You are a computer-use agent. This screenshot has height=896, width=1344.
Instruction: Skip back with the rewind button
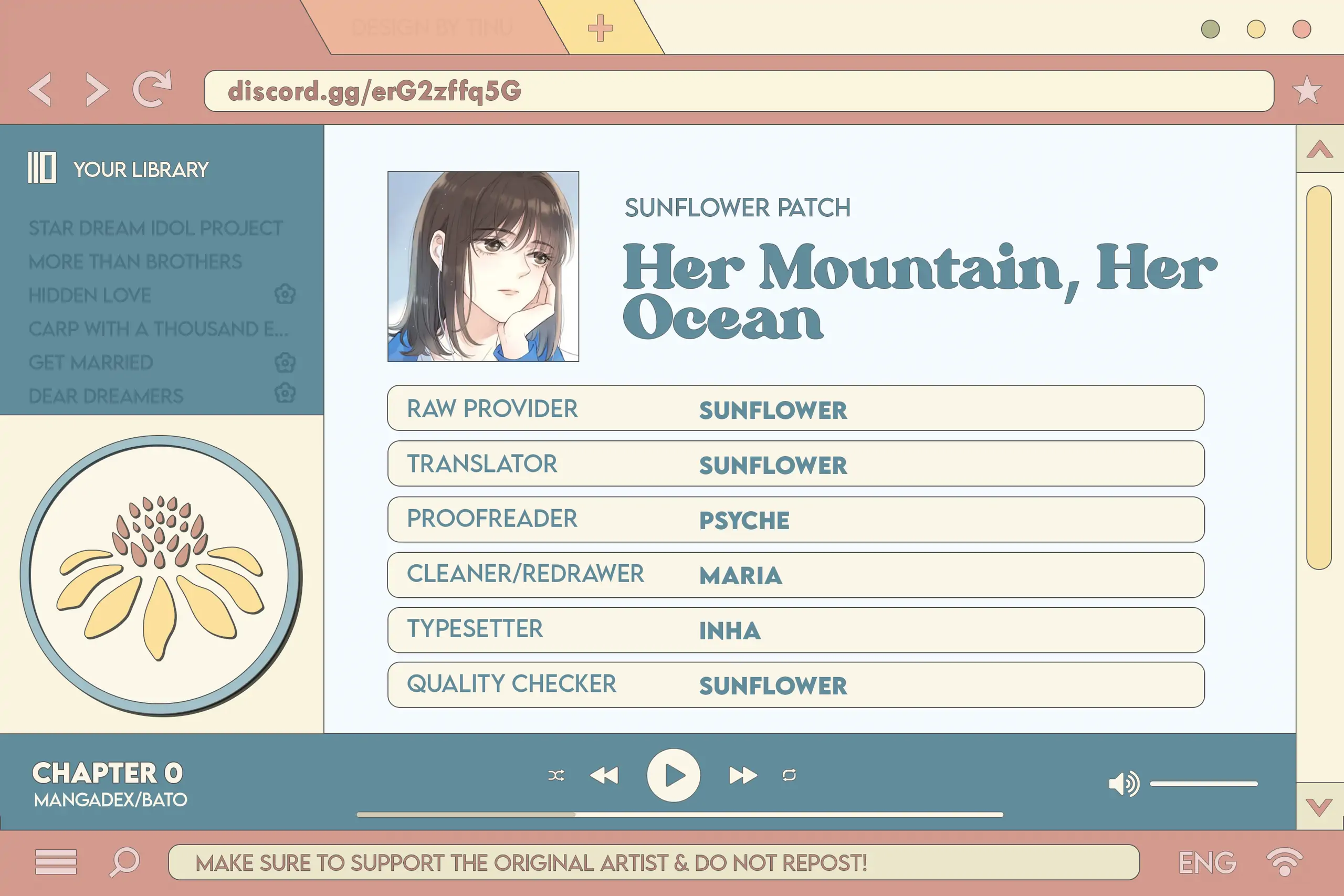pyautogui.click(x=604, y=775)
